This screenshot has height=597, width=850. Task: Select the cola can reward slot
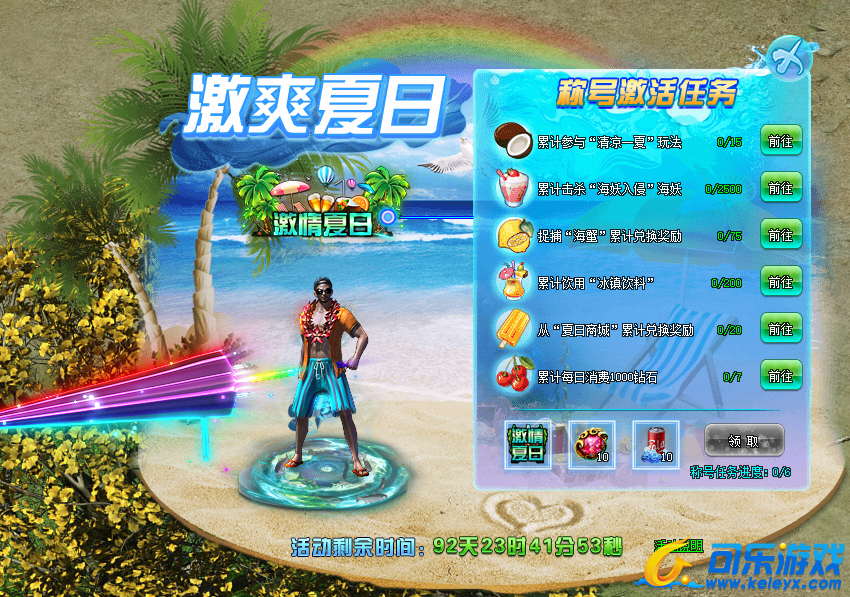[655, 443]
